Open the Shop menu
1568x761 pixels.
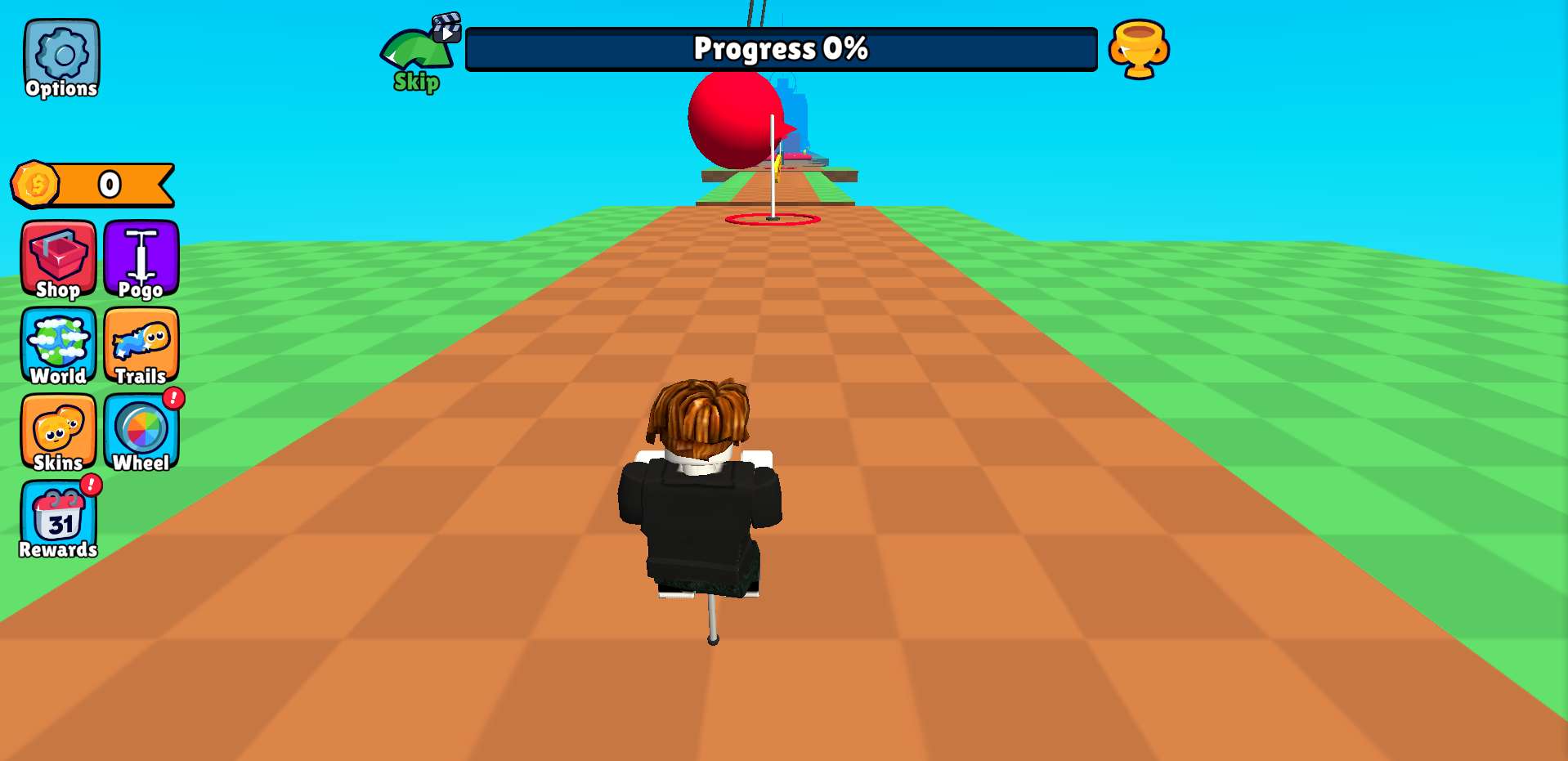point(58,259)
